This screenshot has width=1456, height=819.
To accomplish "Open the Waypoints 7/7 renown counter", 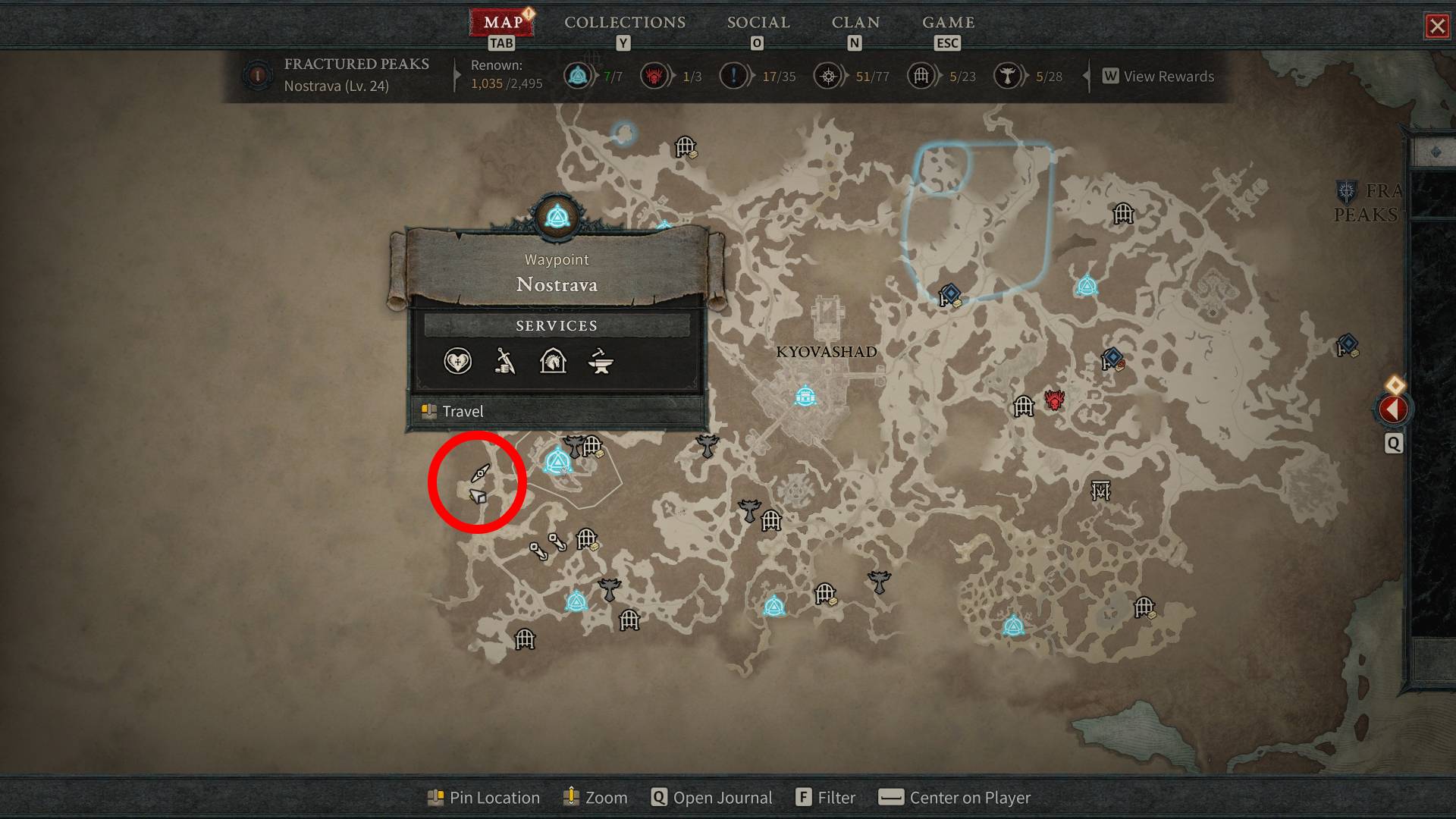I will 579,76.
